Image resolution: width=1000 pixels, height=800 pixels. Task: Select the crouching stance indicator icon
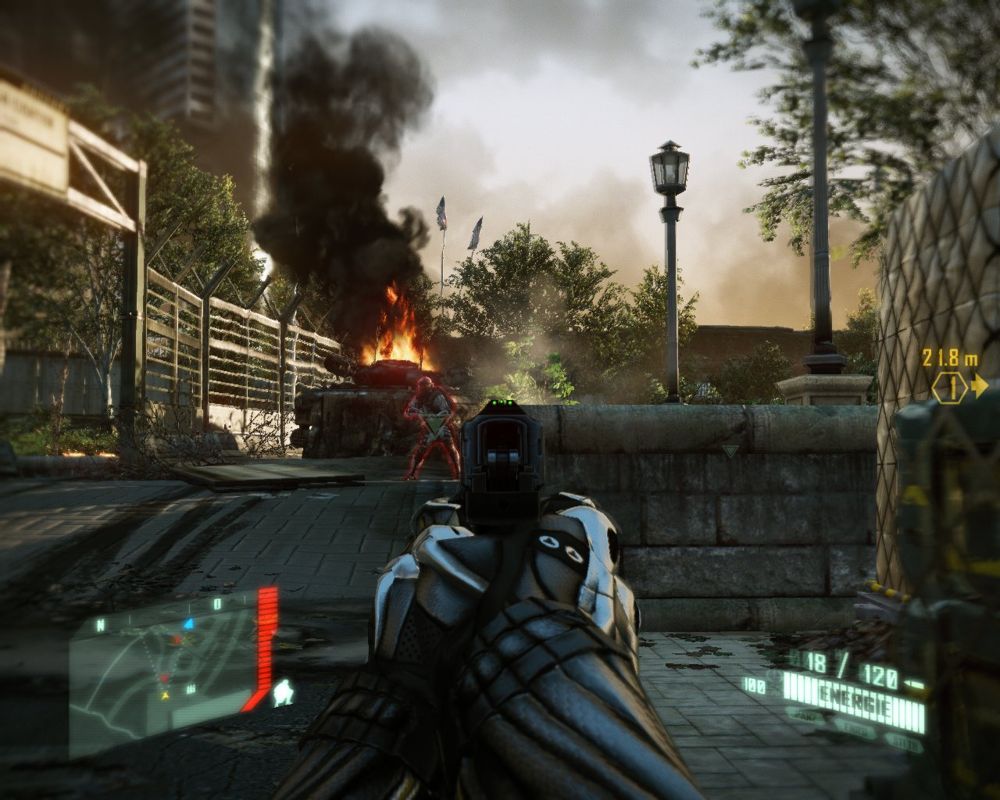tap(284, 691)
